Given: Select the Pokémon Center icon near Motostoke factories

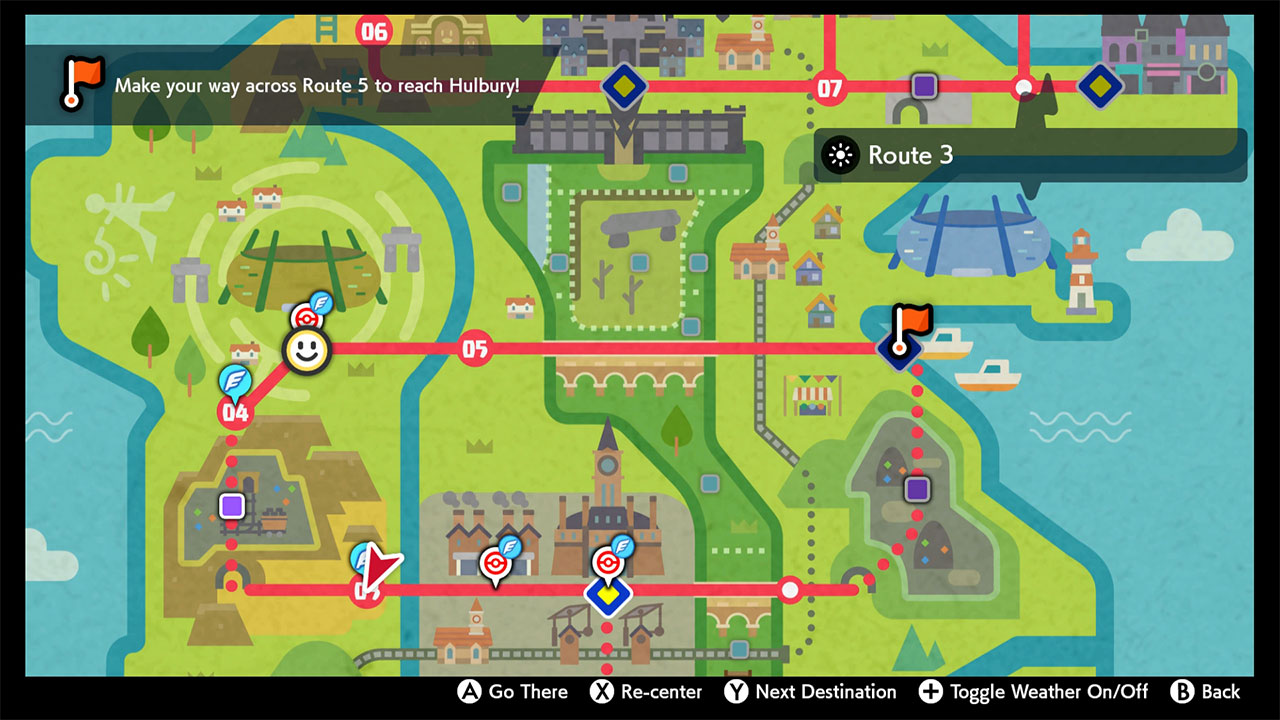Looking at the screenshot, I should click(x=497, y=562).
